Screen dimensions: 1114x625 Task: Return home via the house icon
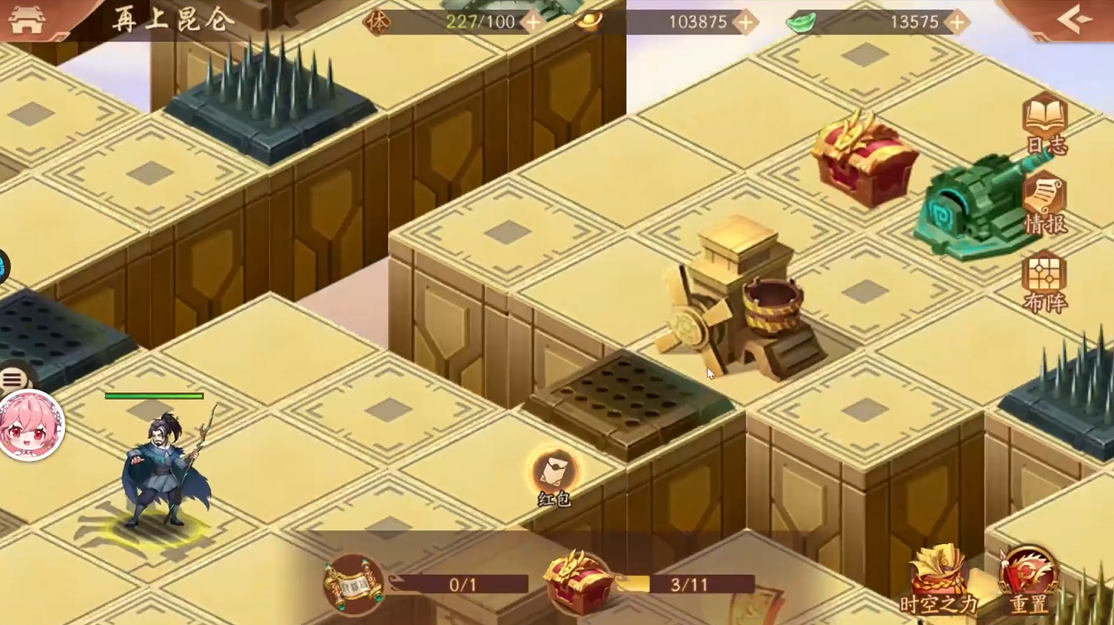pos(27,19)
